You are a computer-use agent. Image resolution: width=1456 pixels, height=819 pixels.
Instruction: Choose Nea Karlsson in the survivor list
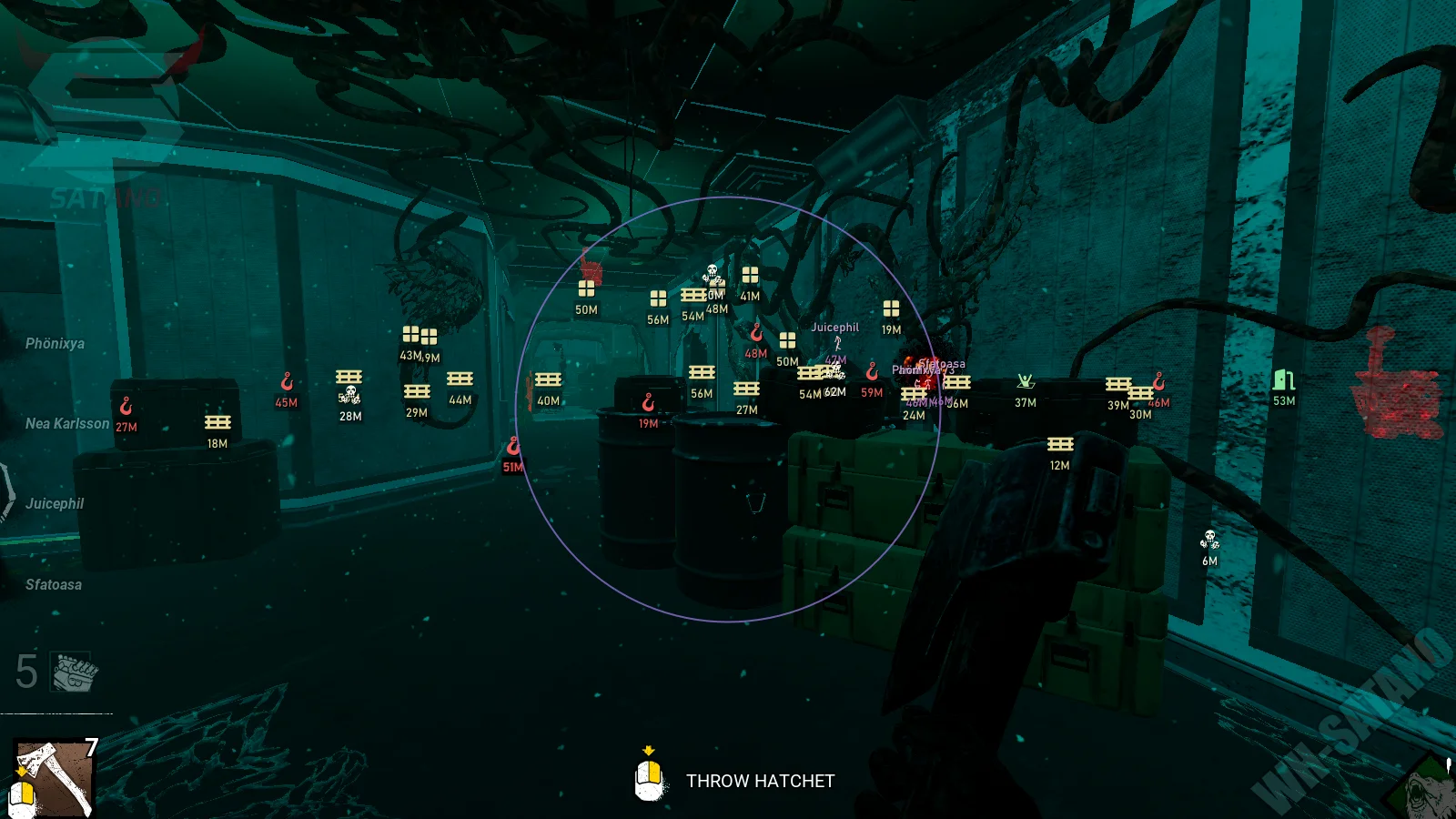66,424
